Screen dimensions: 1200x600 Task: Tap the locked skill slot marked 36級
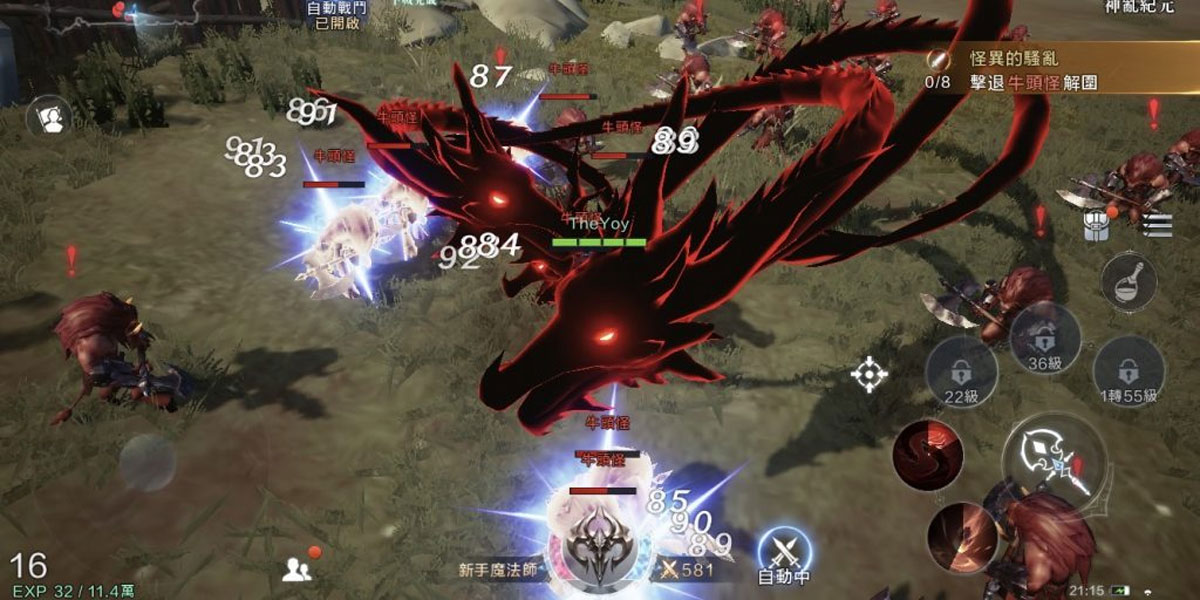click(x=1045, y=338)
